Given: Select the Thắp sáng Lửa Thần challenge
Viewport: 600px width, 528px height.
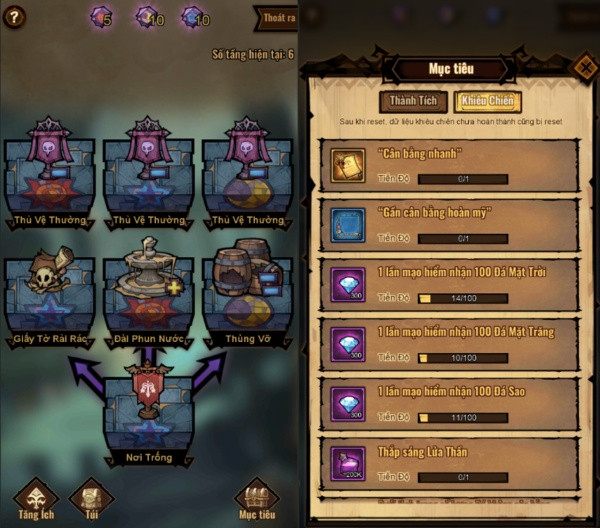Looking at the screenshot, I should (453, 465).
